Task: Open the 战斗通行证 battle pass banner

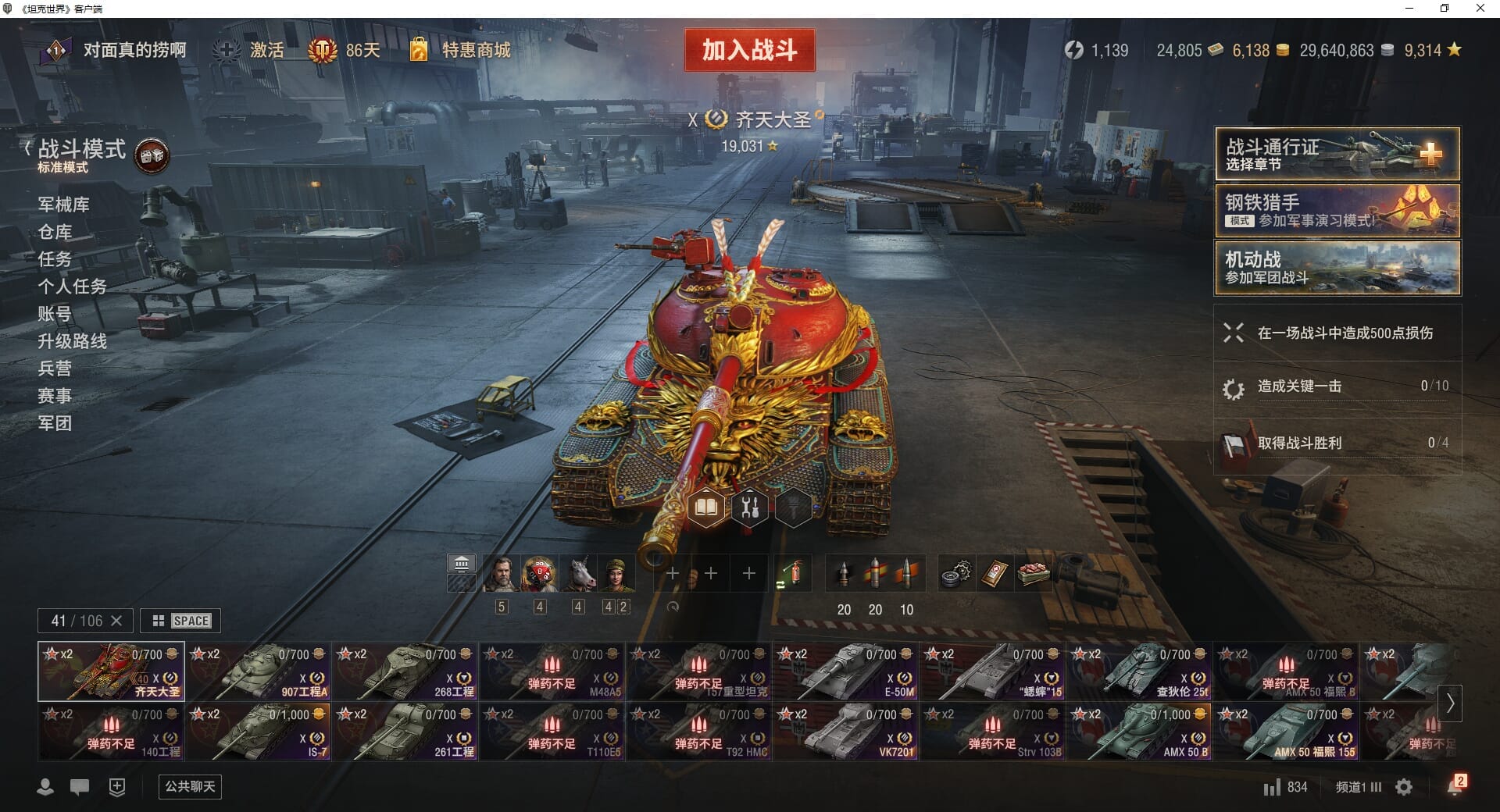Action: (x=1337, y=155)
